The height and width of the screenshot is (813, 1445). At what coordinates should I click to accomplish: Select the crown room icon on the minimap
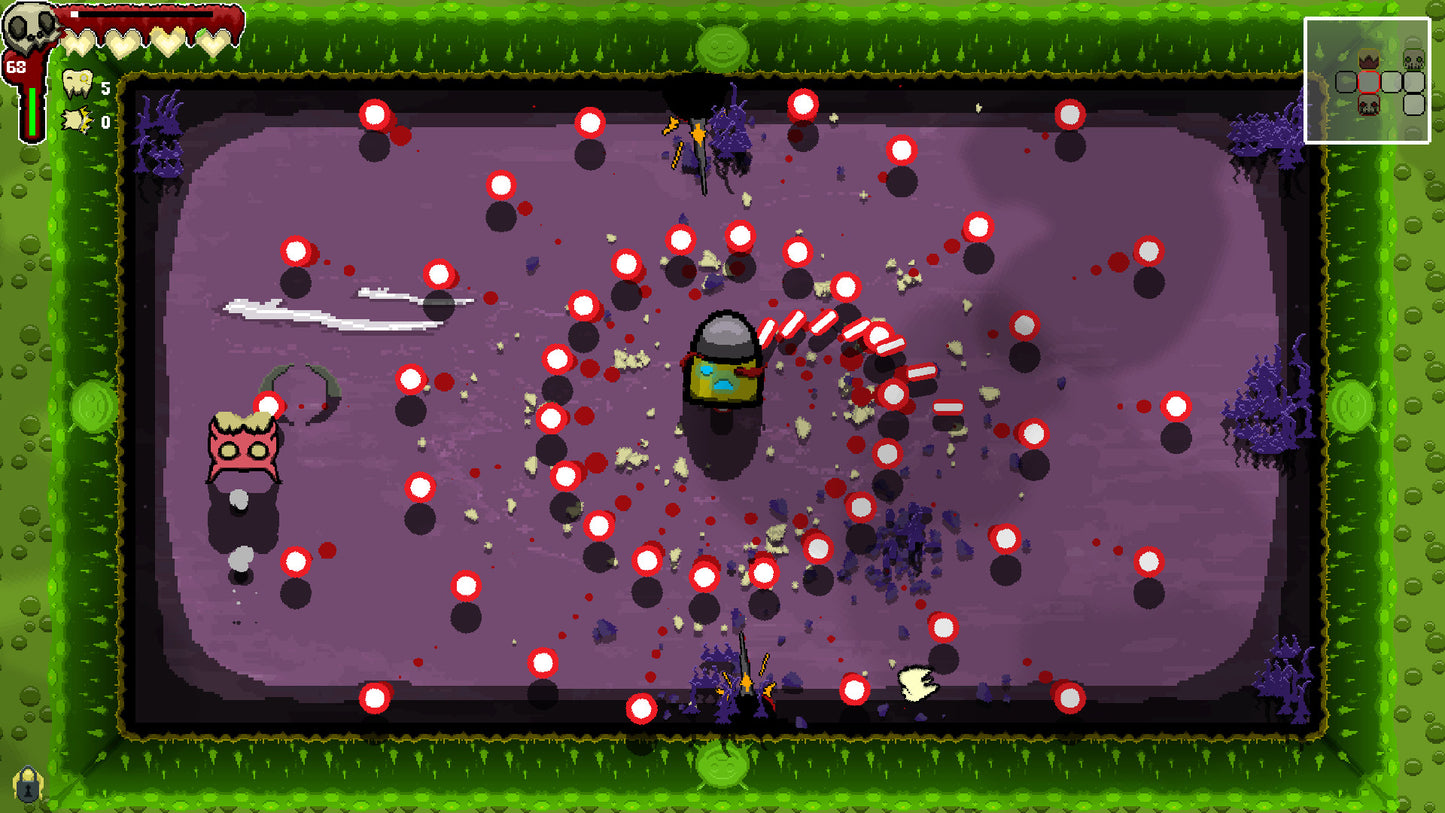[1369, 58]
